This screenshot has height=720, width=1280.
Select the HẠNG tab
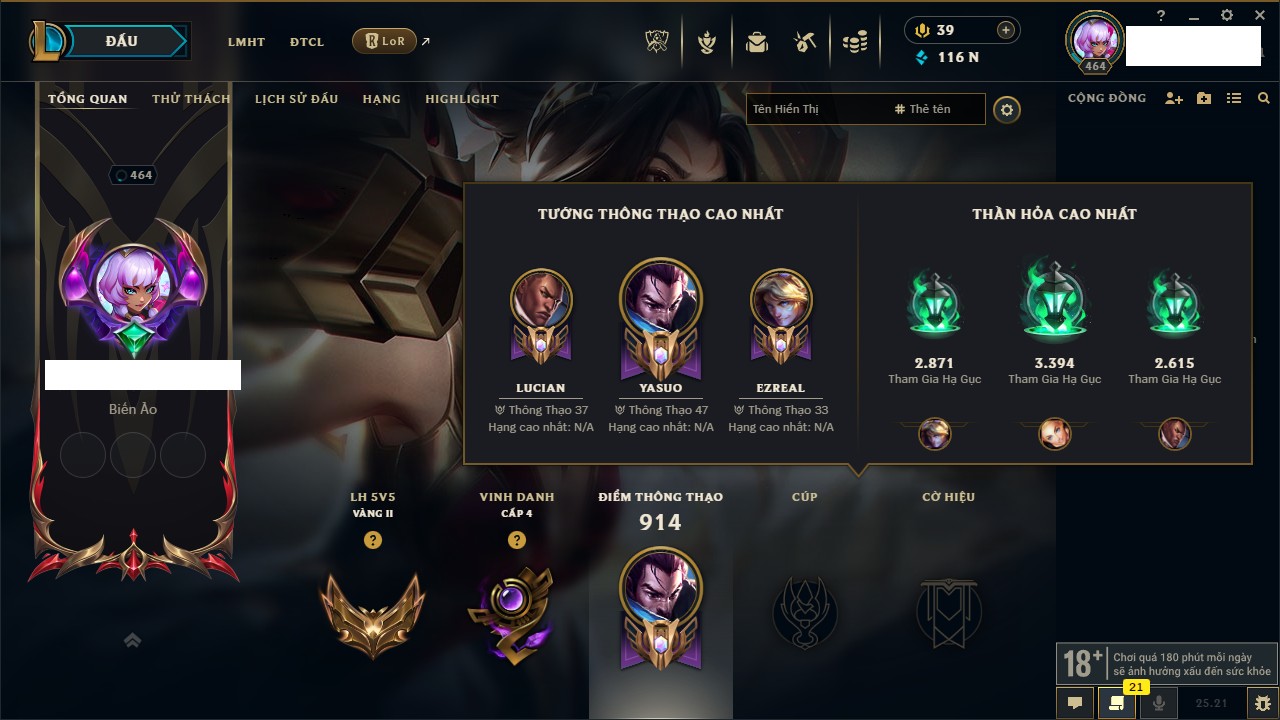381,99
